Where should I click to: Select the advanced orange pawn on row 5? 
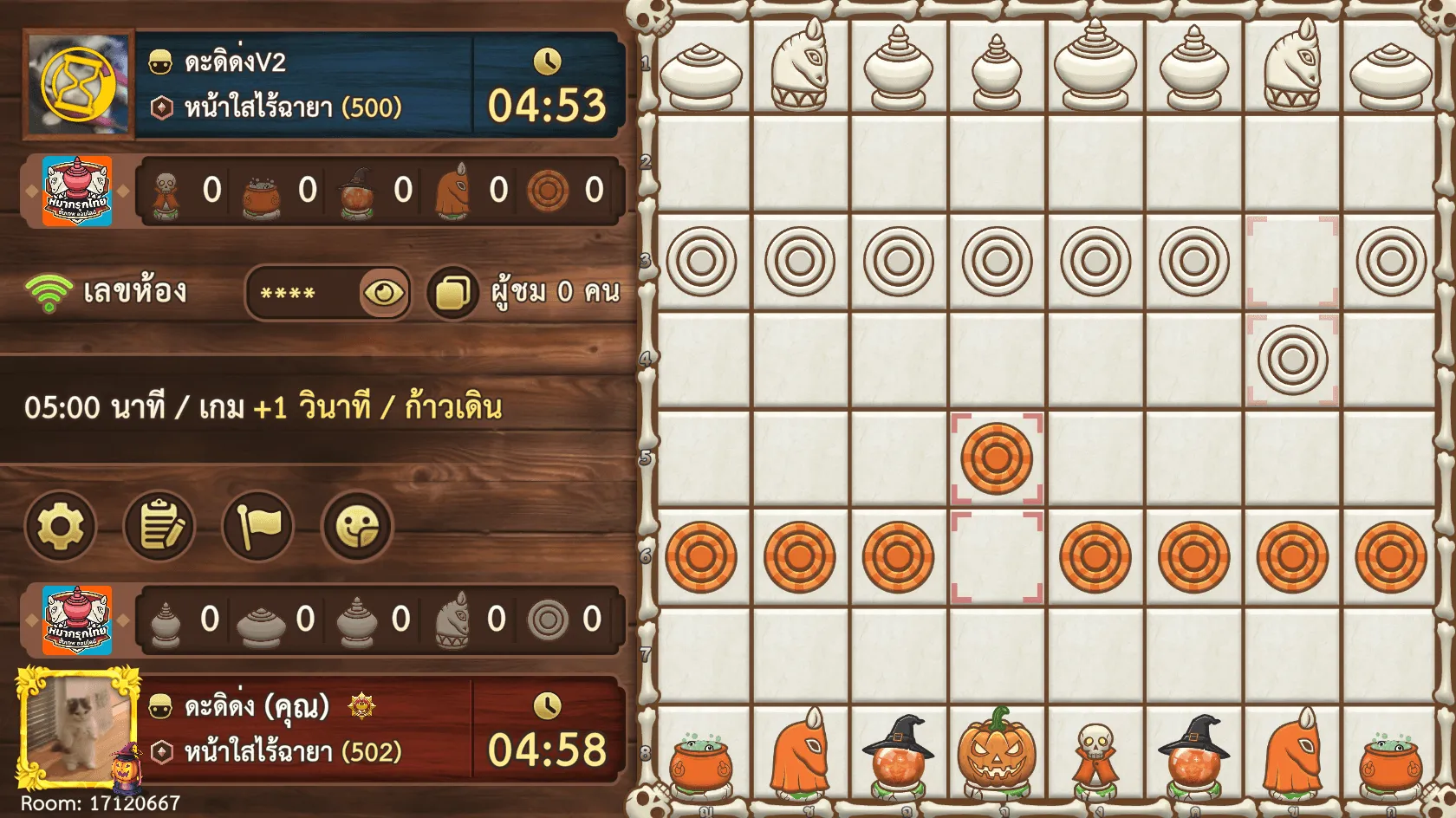[996, 458]
